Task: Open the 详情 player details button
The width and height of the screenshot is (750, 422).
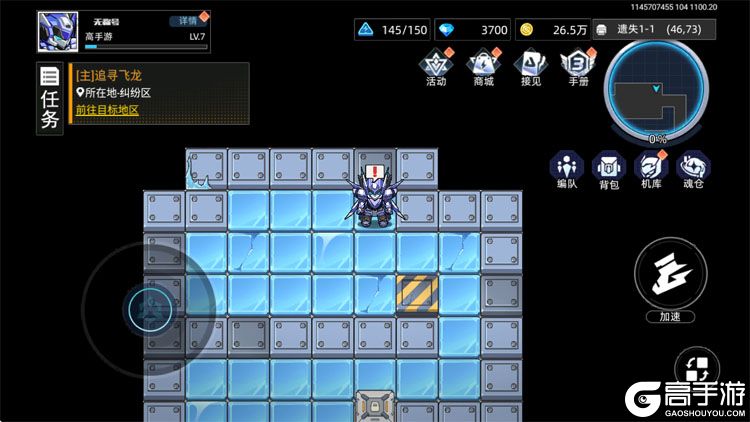Action: click(184, 20)
